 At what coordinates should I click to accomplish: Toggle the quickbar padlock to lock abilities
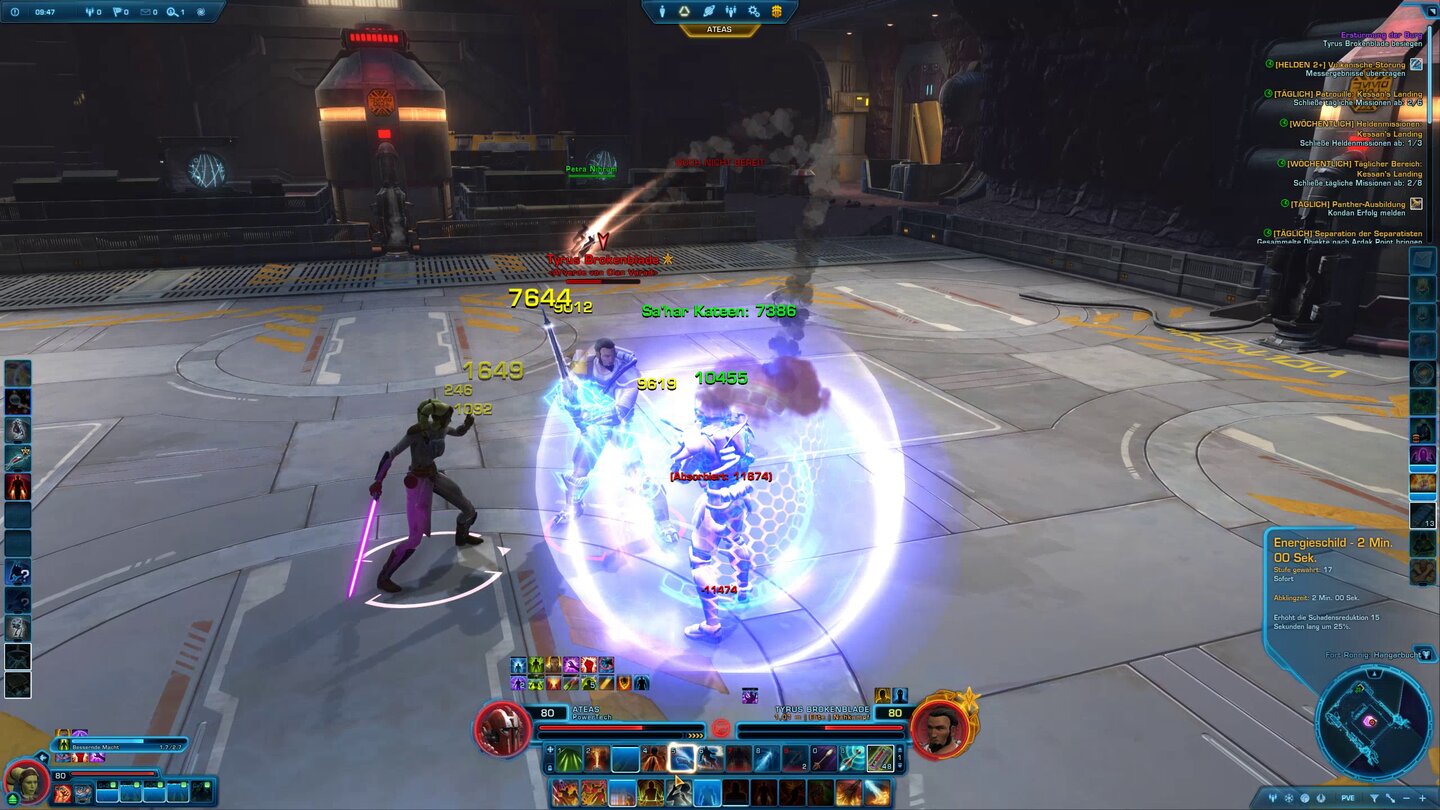pyautogui.click(x=550, y=766)
